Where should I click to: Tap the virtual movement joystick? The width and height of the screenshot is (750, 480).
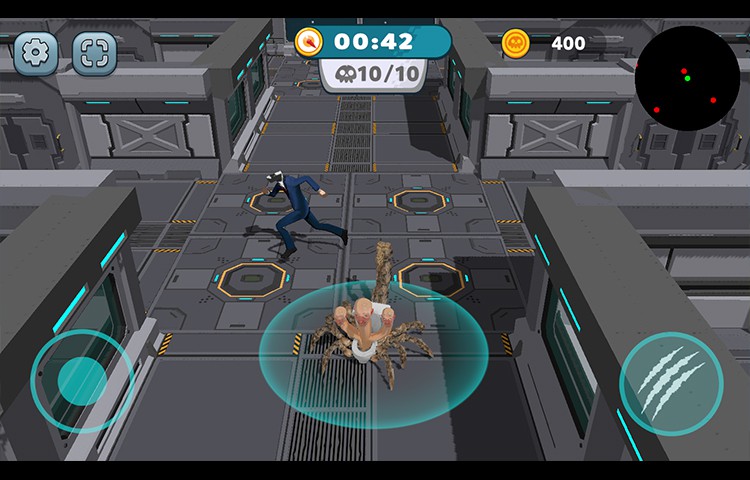(x=82, y=380)
